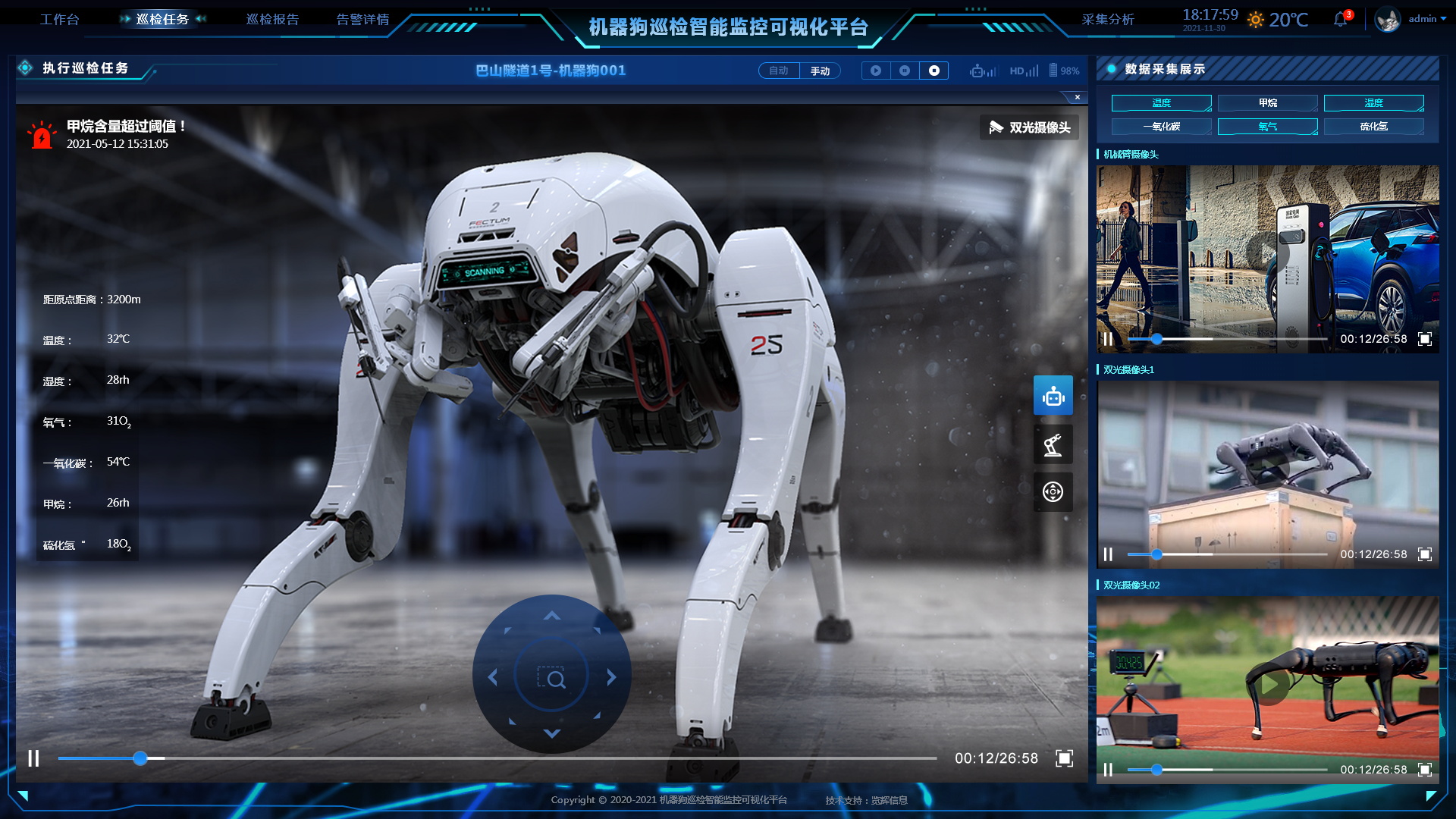Viewport: 1456px width, 819px height.
Task: Activate the robotic arm side button
Action: [1053, 444]
